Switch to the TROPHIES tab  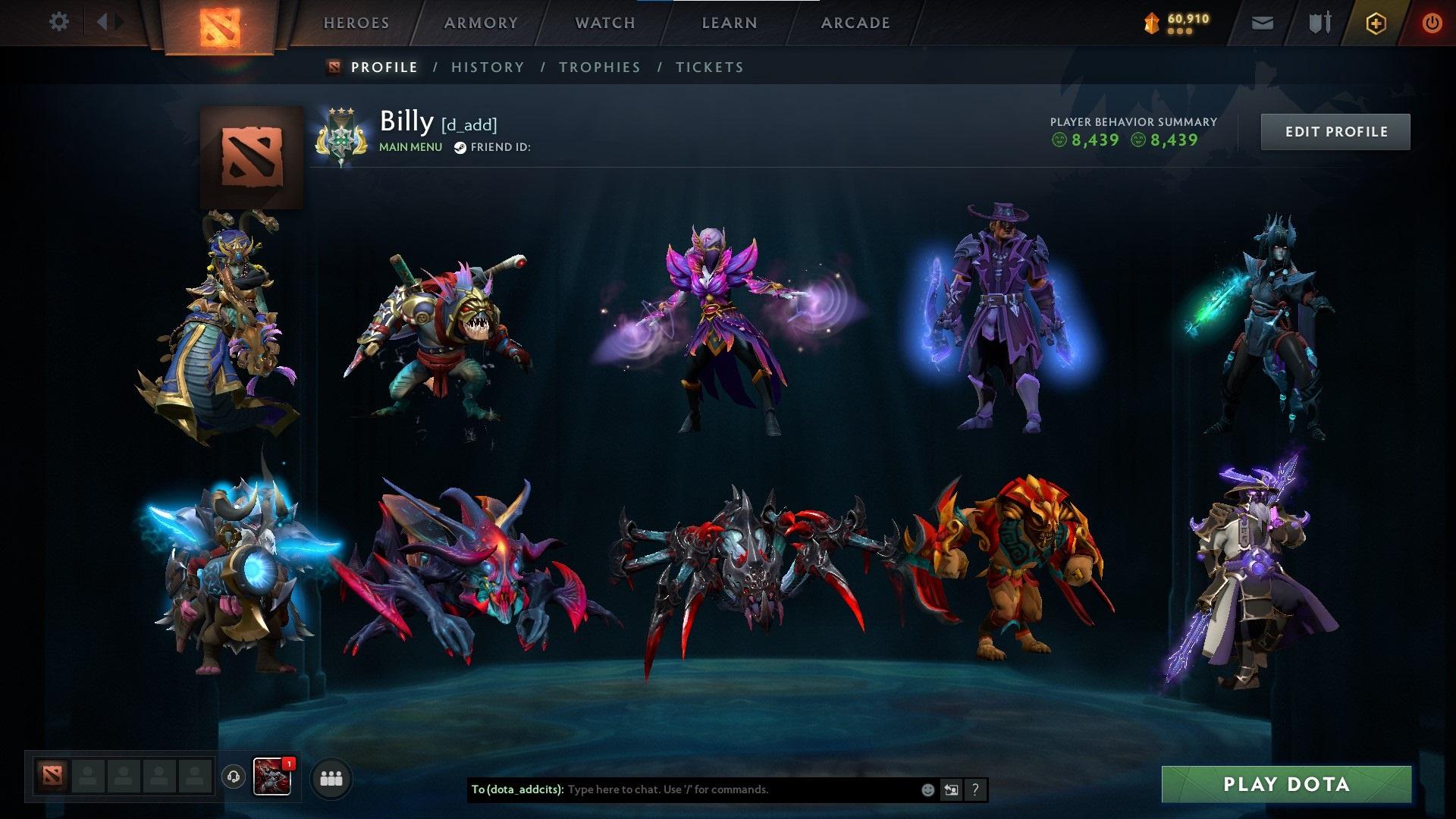[x=600, y=67]
